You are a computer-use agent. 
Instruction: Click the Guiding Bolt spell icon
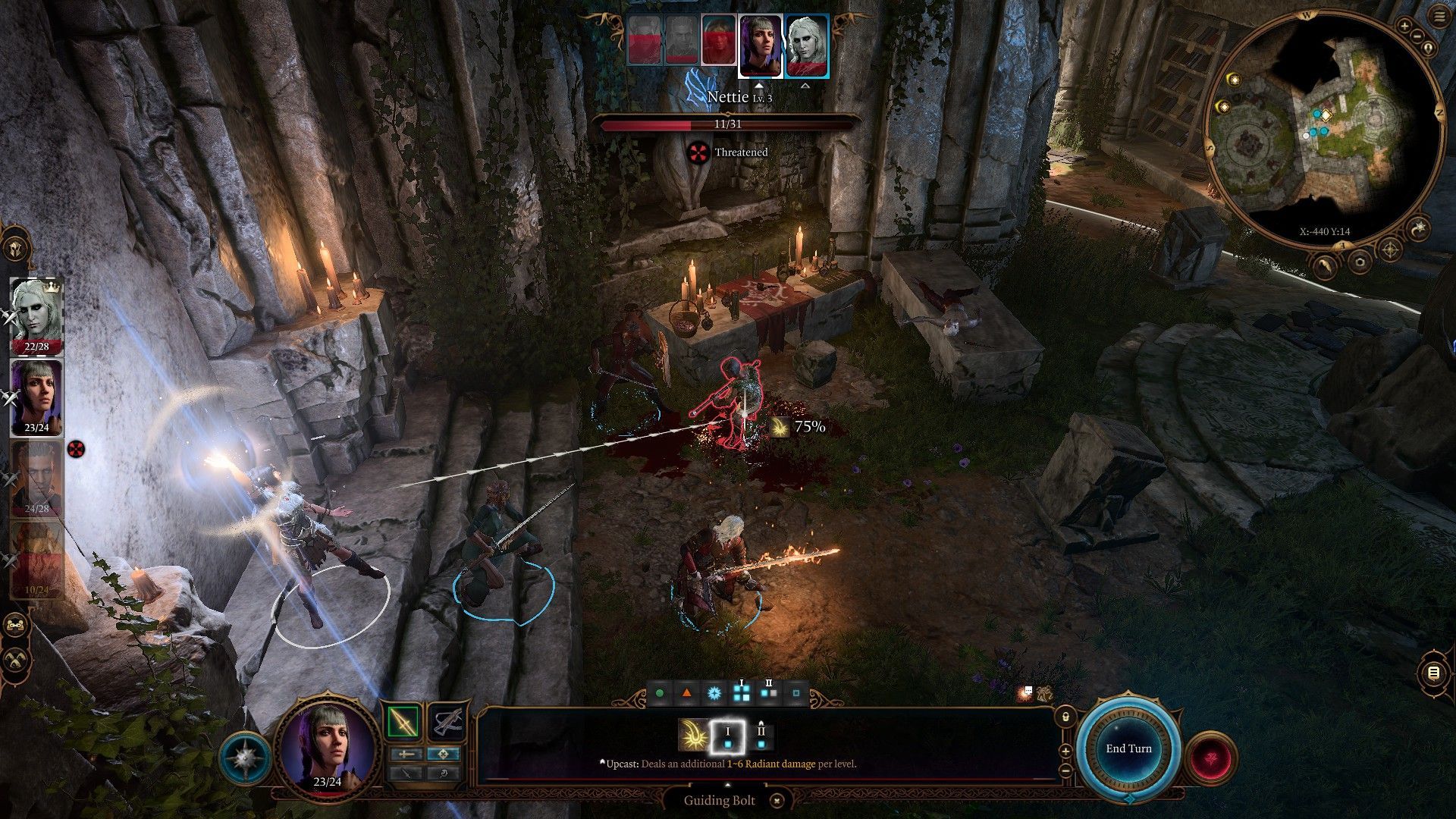coord(692,735)
